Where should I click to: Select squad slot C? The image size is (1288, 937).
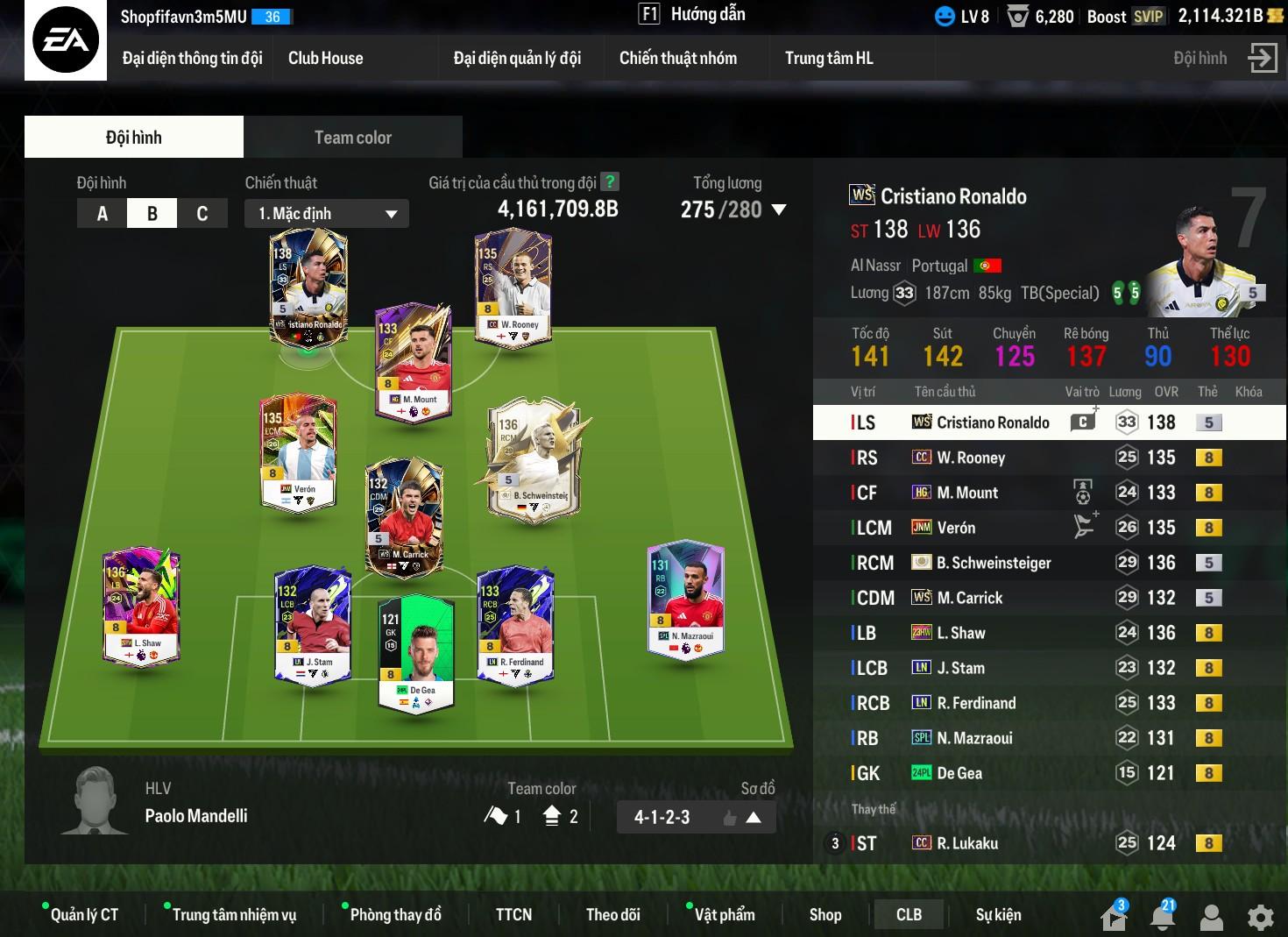point(202,214)
